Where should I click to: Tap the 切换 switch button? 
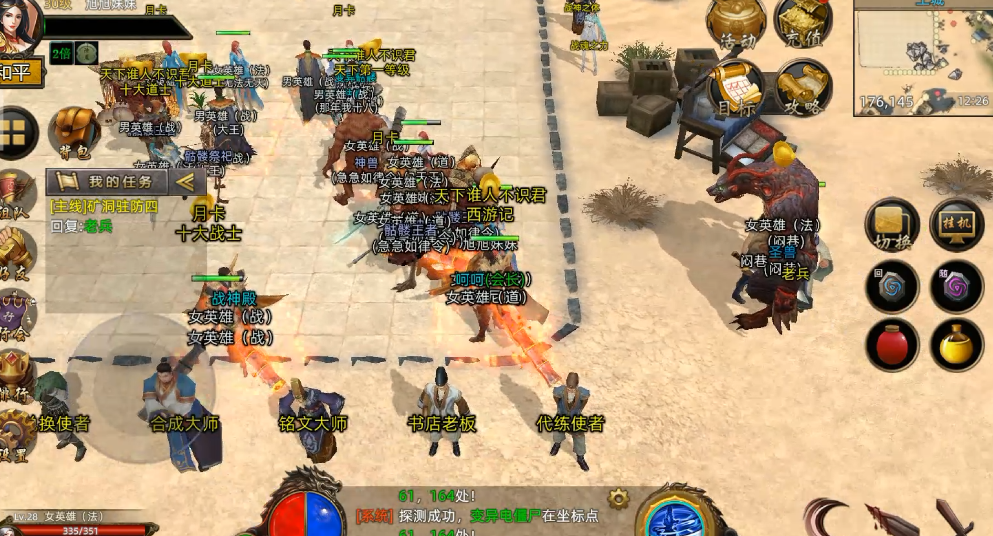click(x=892, y=225)
